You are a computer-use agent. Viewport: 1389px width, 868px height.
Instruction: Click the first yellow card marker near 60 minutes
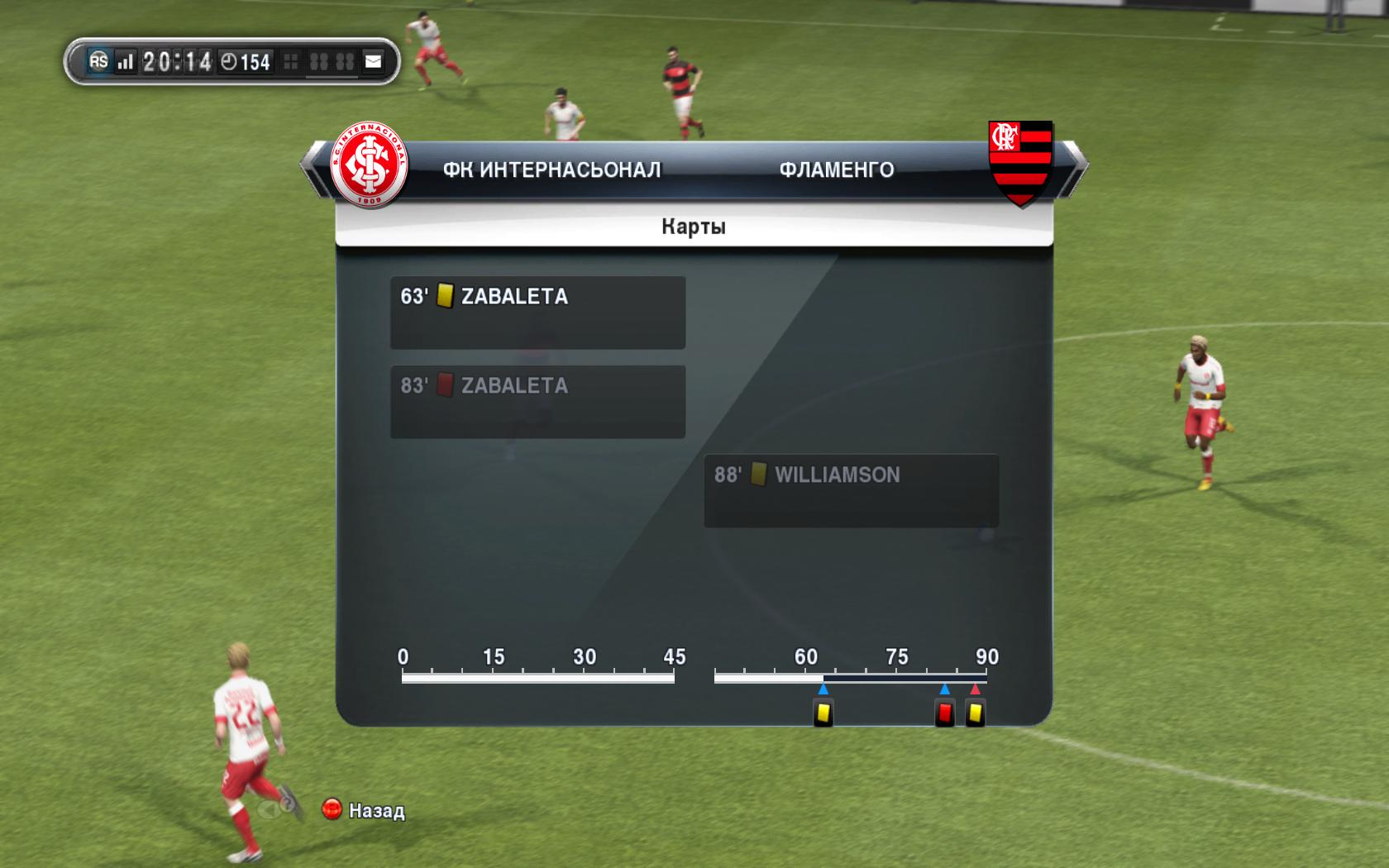tap(823, 713)
